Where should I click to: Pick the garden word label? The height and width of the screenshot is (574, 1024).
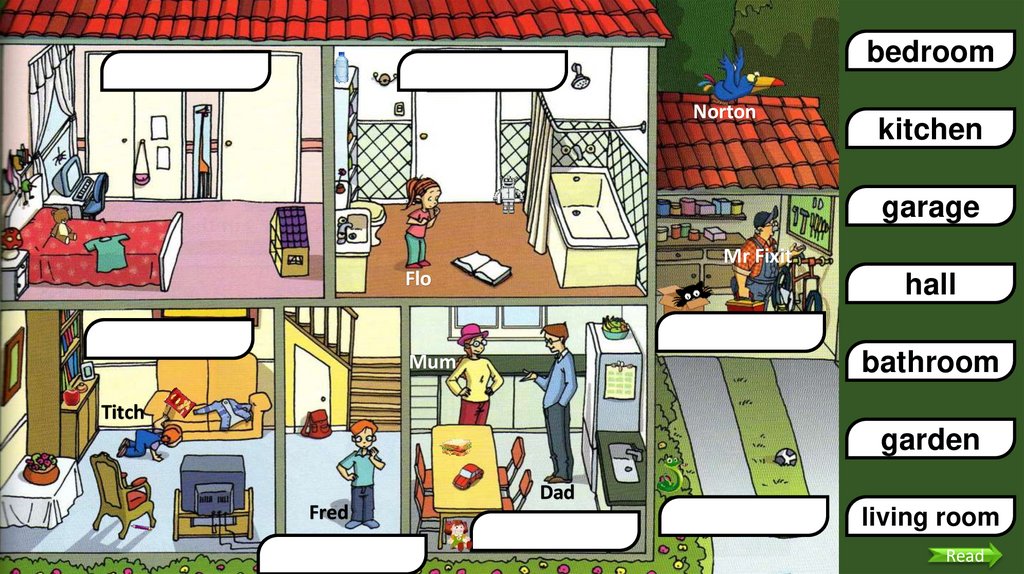[930, 440]
